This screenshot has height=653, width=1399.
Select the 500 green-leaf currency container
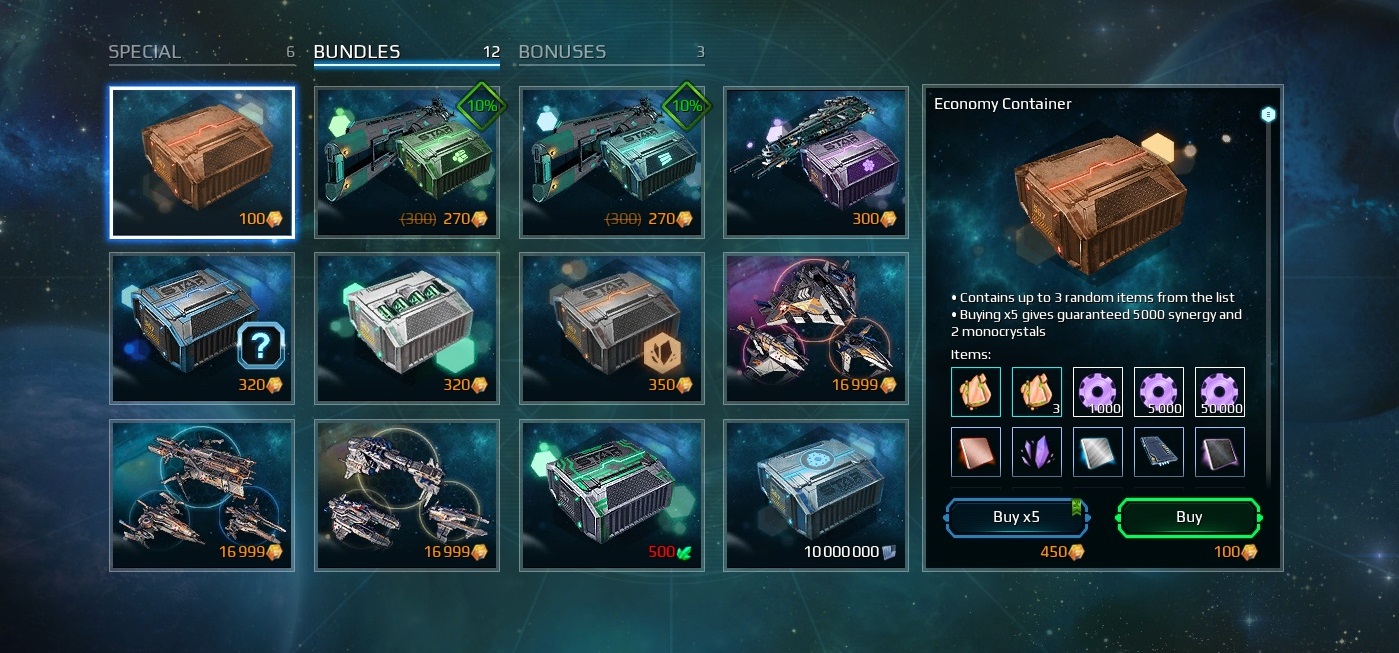pos(612,495)
